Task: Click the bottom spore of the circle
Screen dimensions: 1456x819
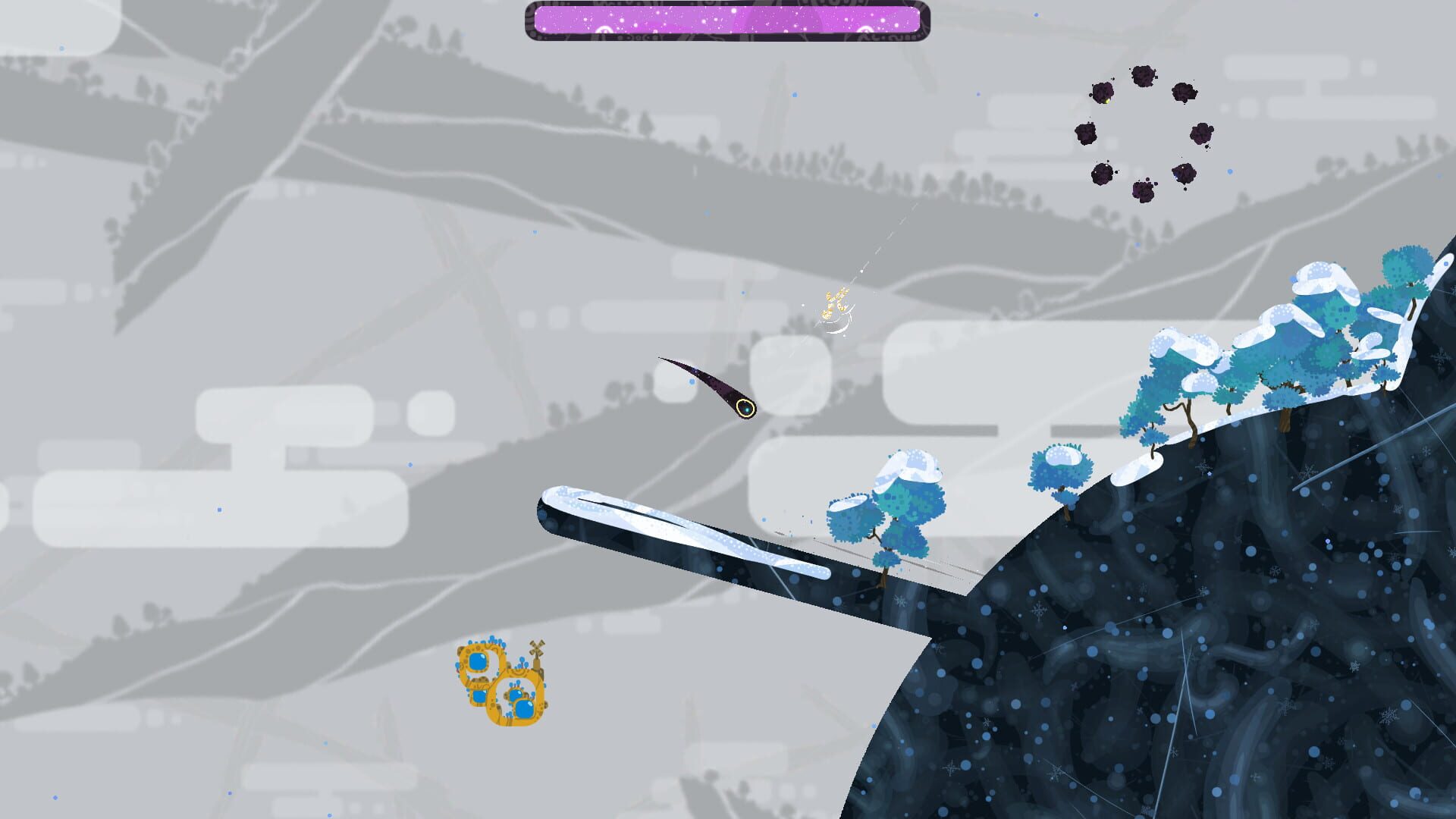Action: (1144, 191)
